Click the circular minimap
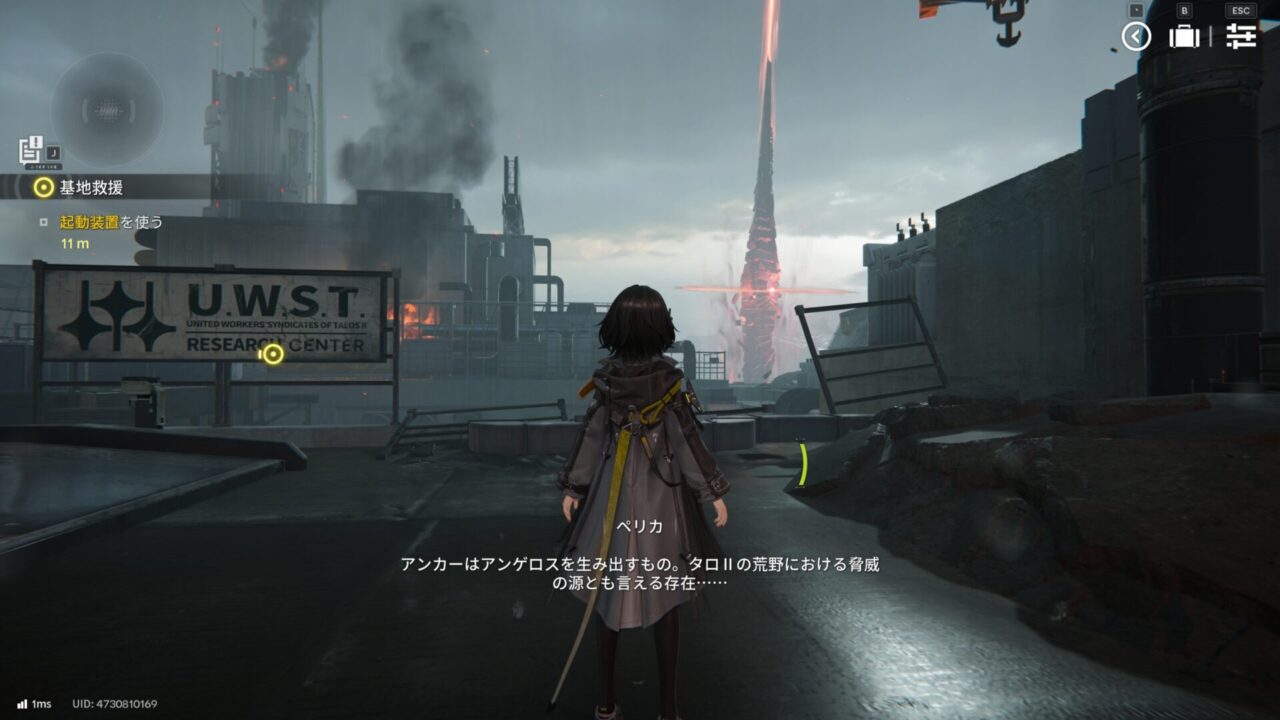Viewport: 1280px width, 720px height. click(108, 109)
